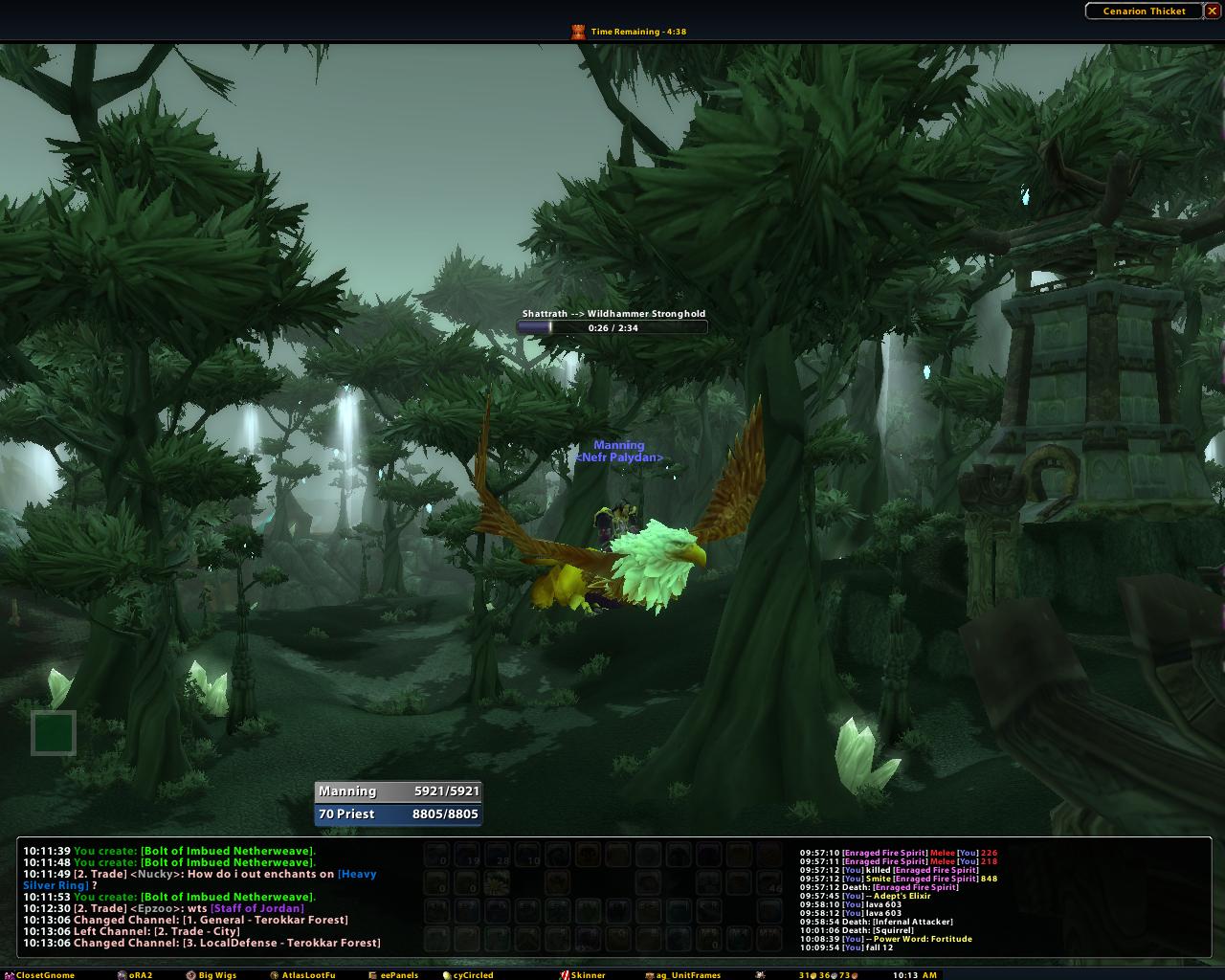Open the Staff of Jordan item link

pos(258,908)
